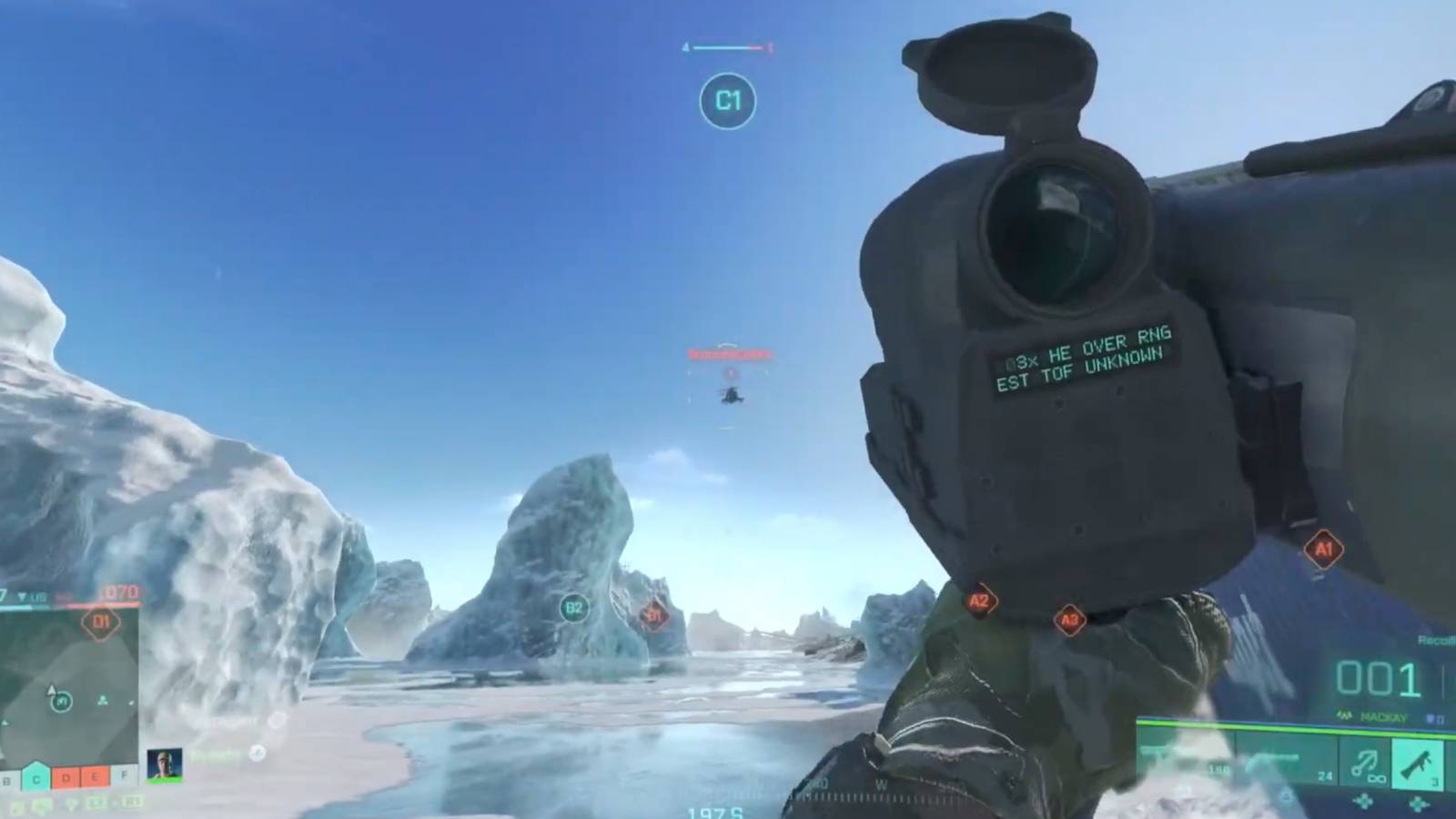Select the grappling hook gadget icon
The width and height of the screenshot is (1456, 819).
pos(1364,765)
